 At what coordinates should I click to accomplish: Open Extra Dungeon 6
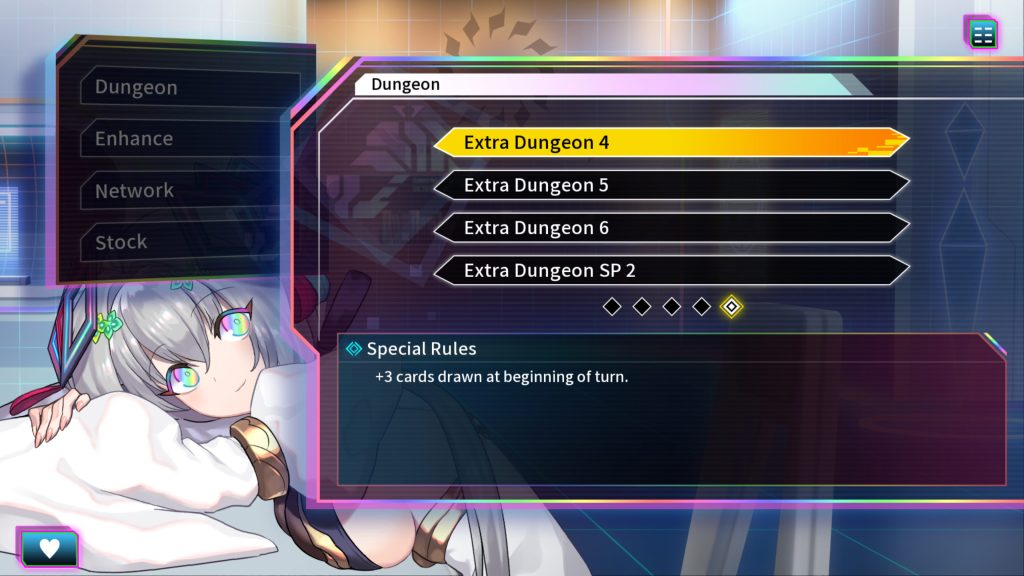pyautogui.click(x=670, y=228)
